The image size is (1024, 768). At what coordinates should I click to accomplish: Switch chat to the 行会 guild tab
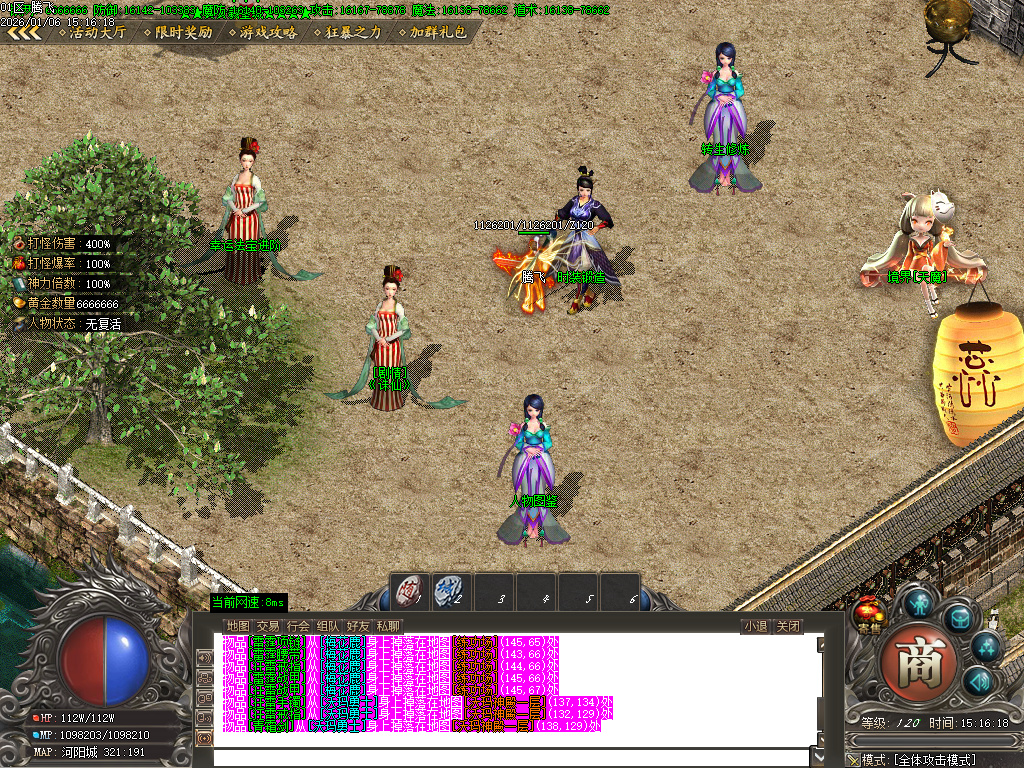coord(298,626)
